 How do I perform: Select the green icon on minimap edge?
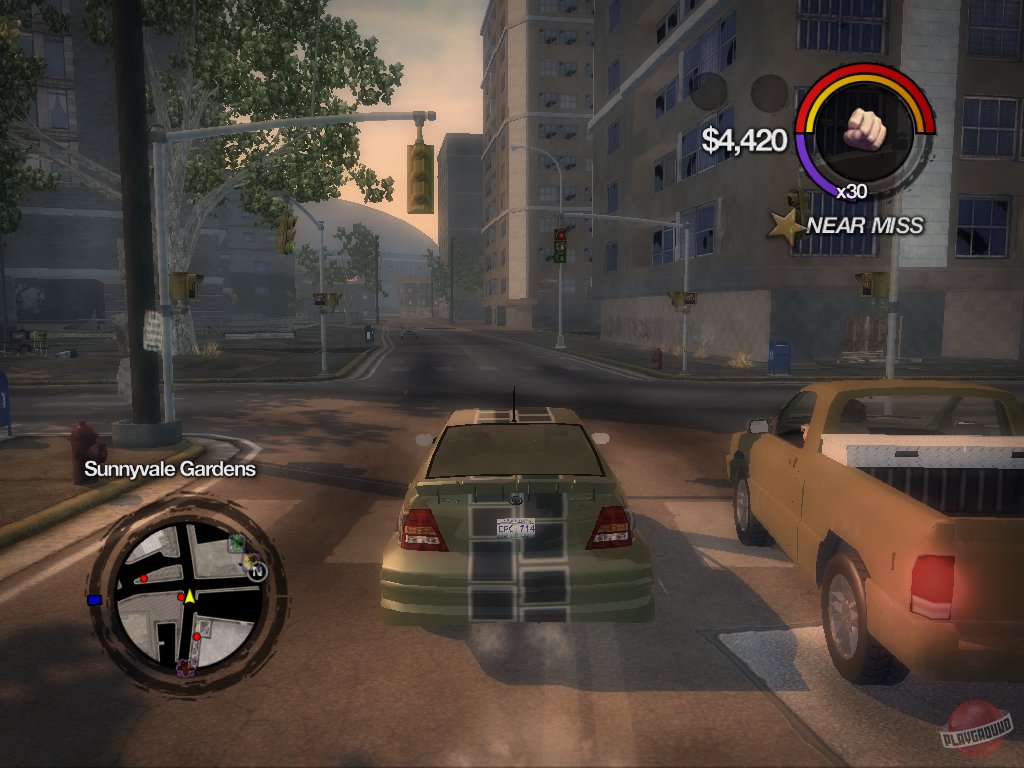[236, 543]
